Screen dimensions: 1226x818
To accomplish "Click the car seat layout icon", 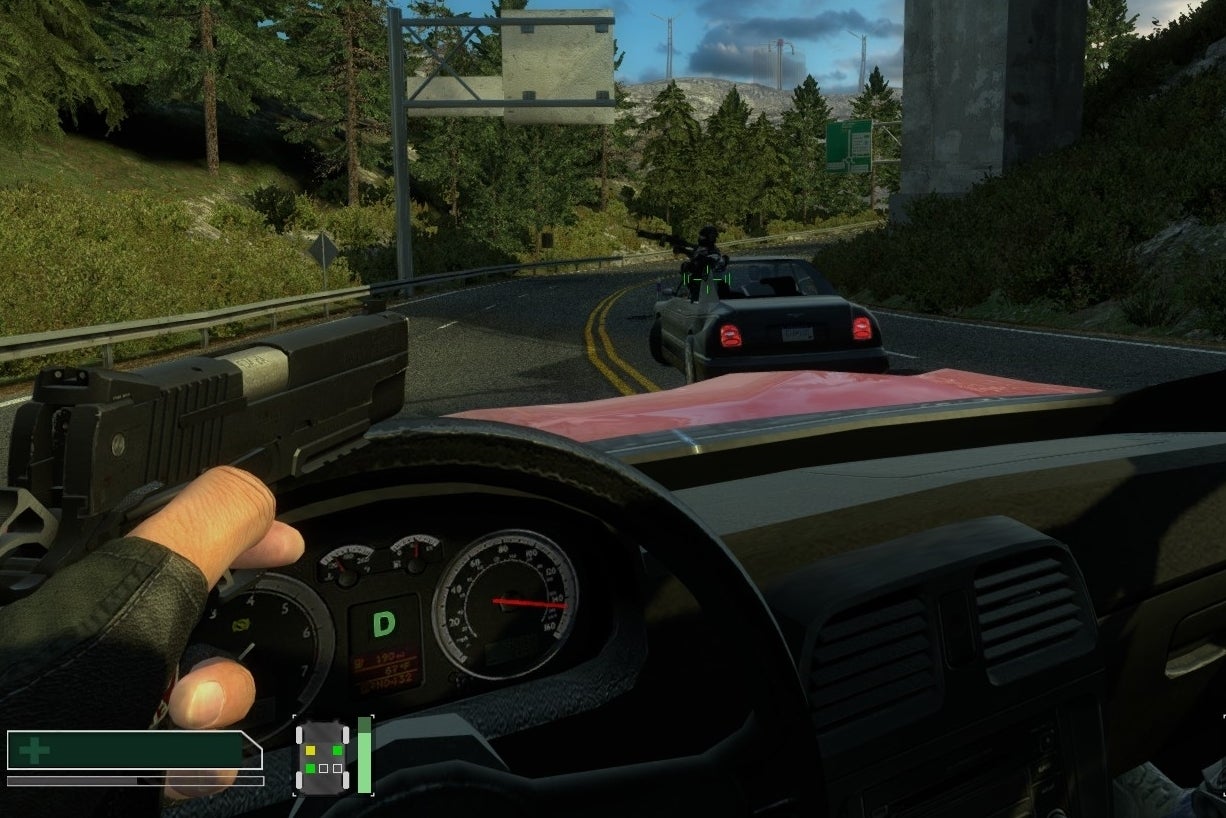I will [322, 758].
